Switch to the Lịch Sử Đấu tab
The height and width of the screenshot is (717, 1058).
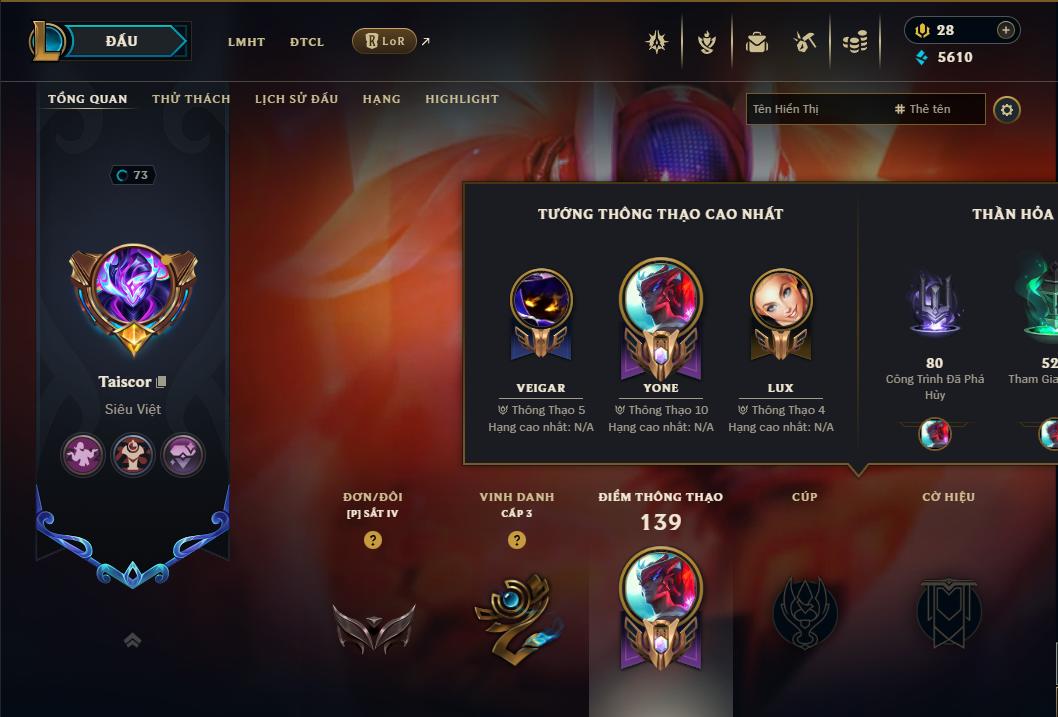[x=296, y=99]
